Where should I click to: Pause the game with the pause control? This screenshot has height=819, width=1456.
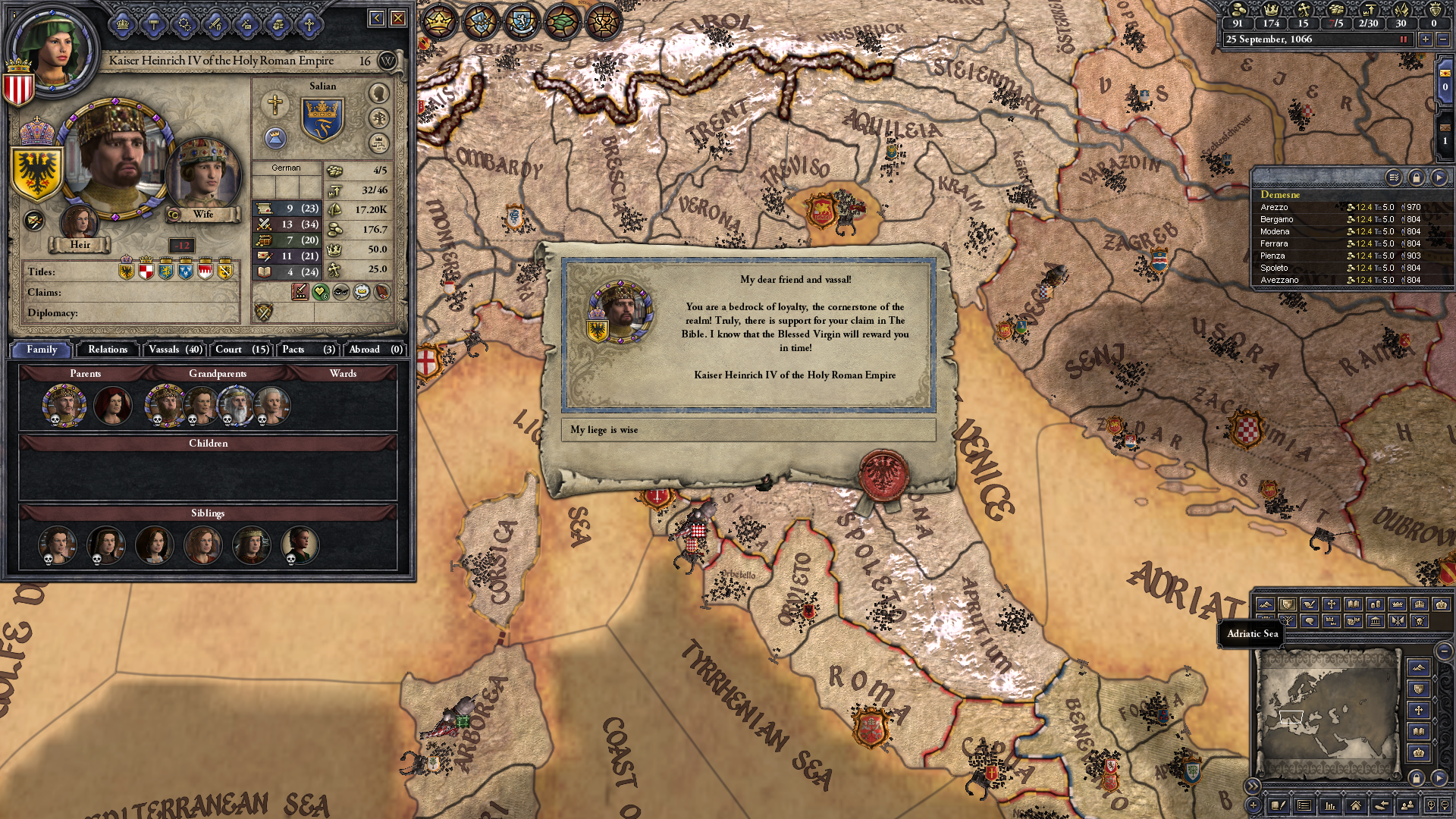point(1403,39)
